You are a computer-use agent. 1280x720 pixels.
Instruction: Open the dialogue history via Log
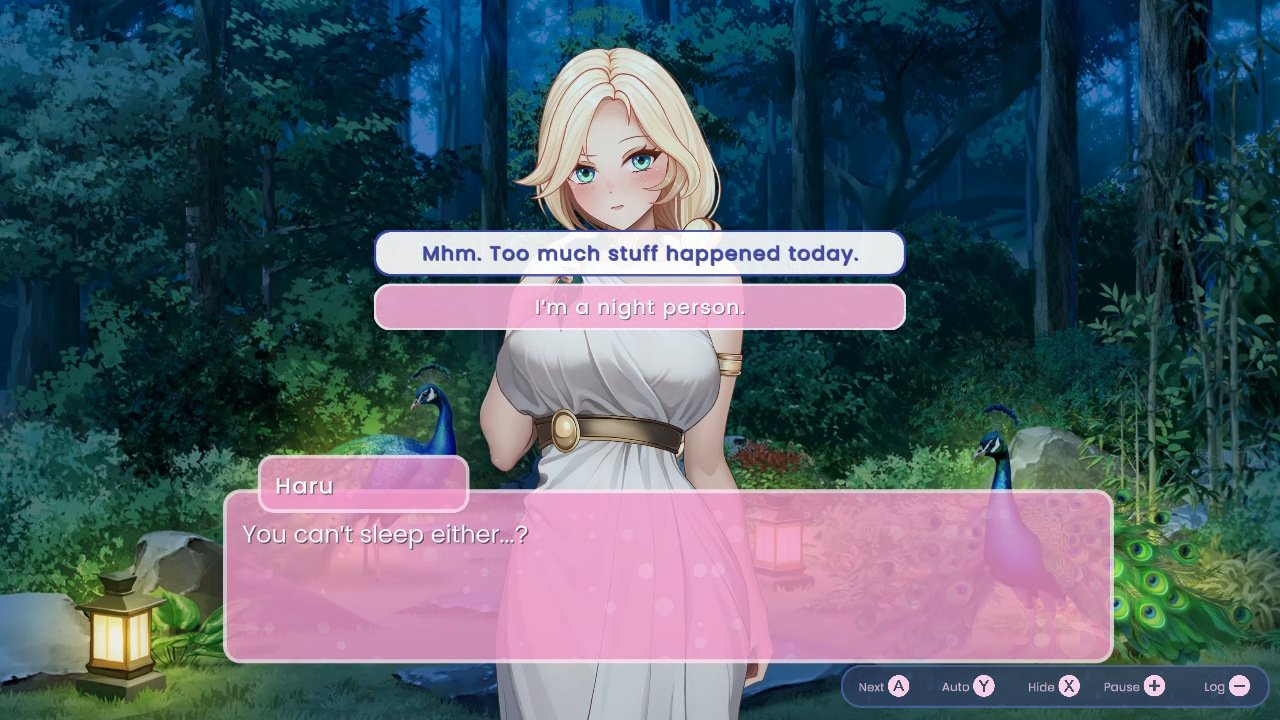pyautogui.click(x=1225, y=687)
